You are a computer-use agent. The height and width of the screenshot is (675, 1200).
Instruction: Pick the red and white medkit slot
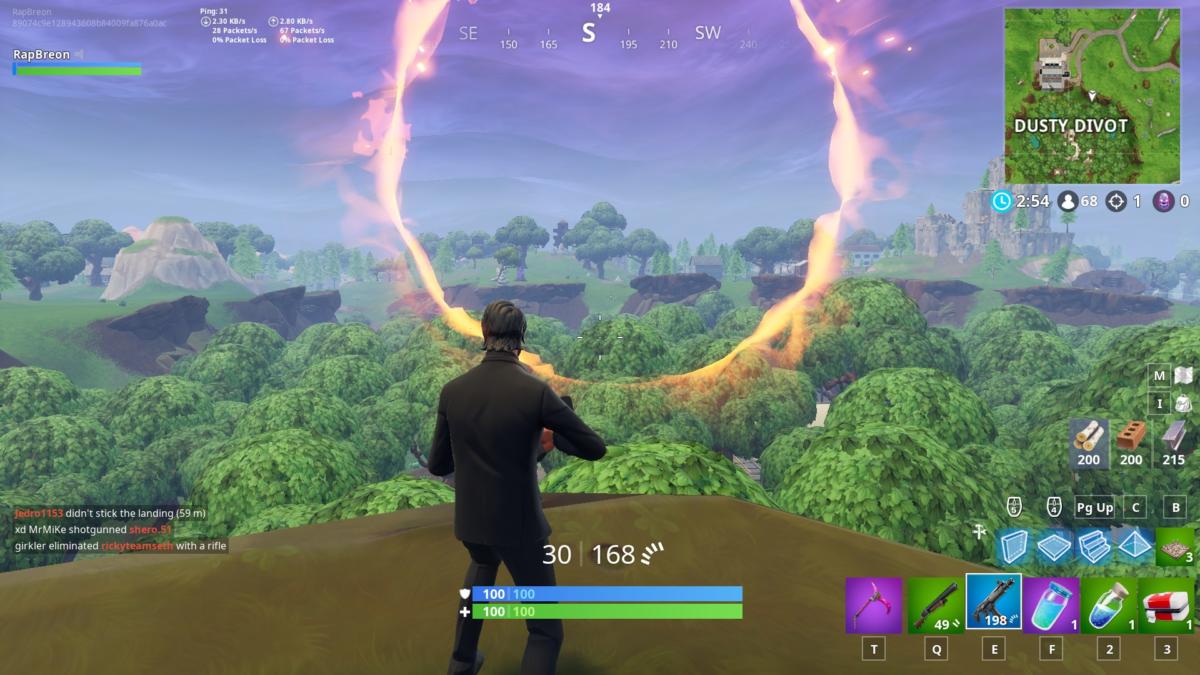[x=1167, y=605]
